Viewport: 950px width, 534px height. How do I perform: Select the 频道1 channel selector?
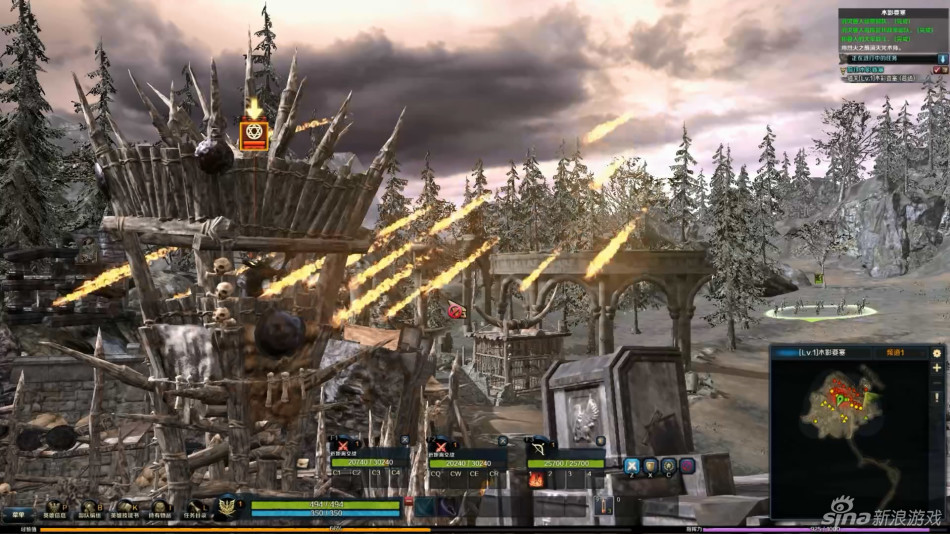tap(896, 353)
